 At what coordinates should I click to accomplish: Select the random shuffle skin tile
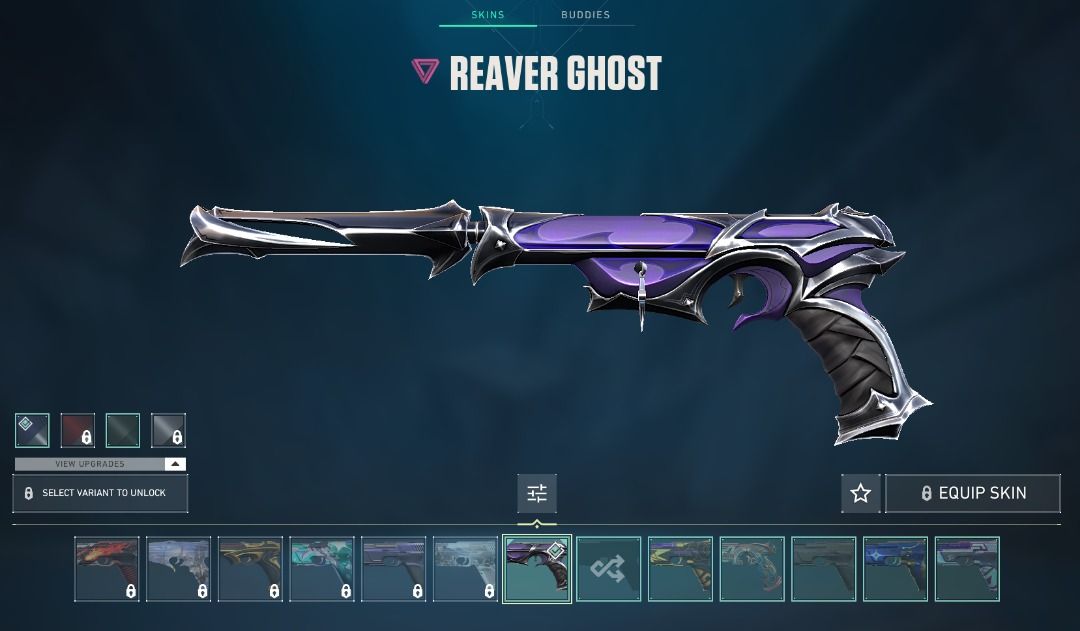tap(608, 569)
